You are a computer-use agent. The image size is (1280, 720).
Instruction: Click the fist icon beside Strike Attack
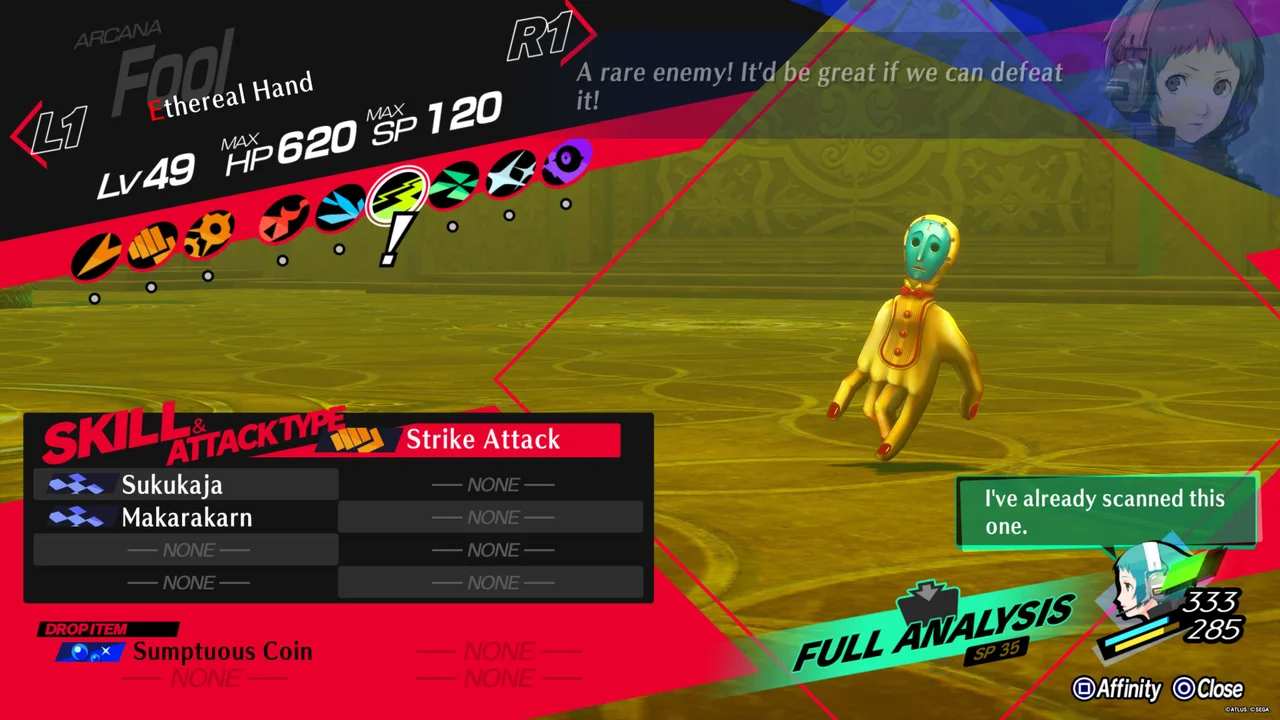coord(358,438)
